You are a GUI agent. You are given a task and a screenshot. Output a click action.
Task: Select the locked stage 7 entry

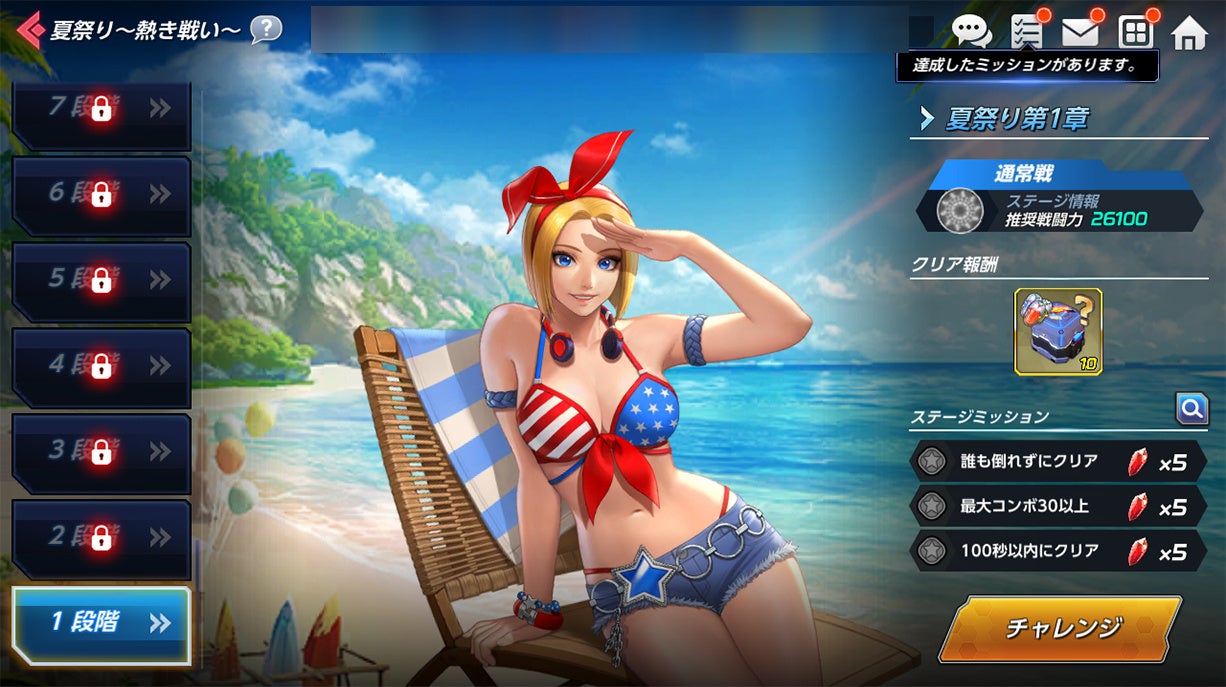101,111
